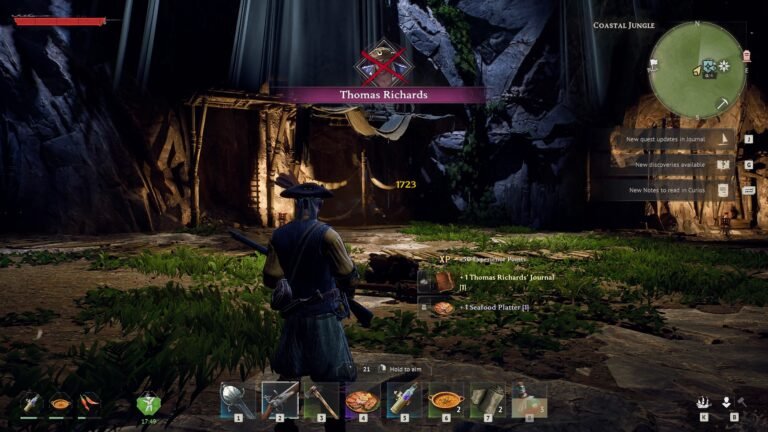Click the white flag marker on minimap

tap(655, 63)
